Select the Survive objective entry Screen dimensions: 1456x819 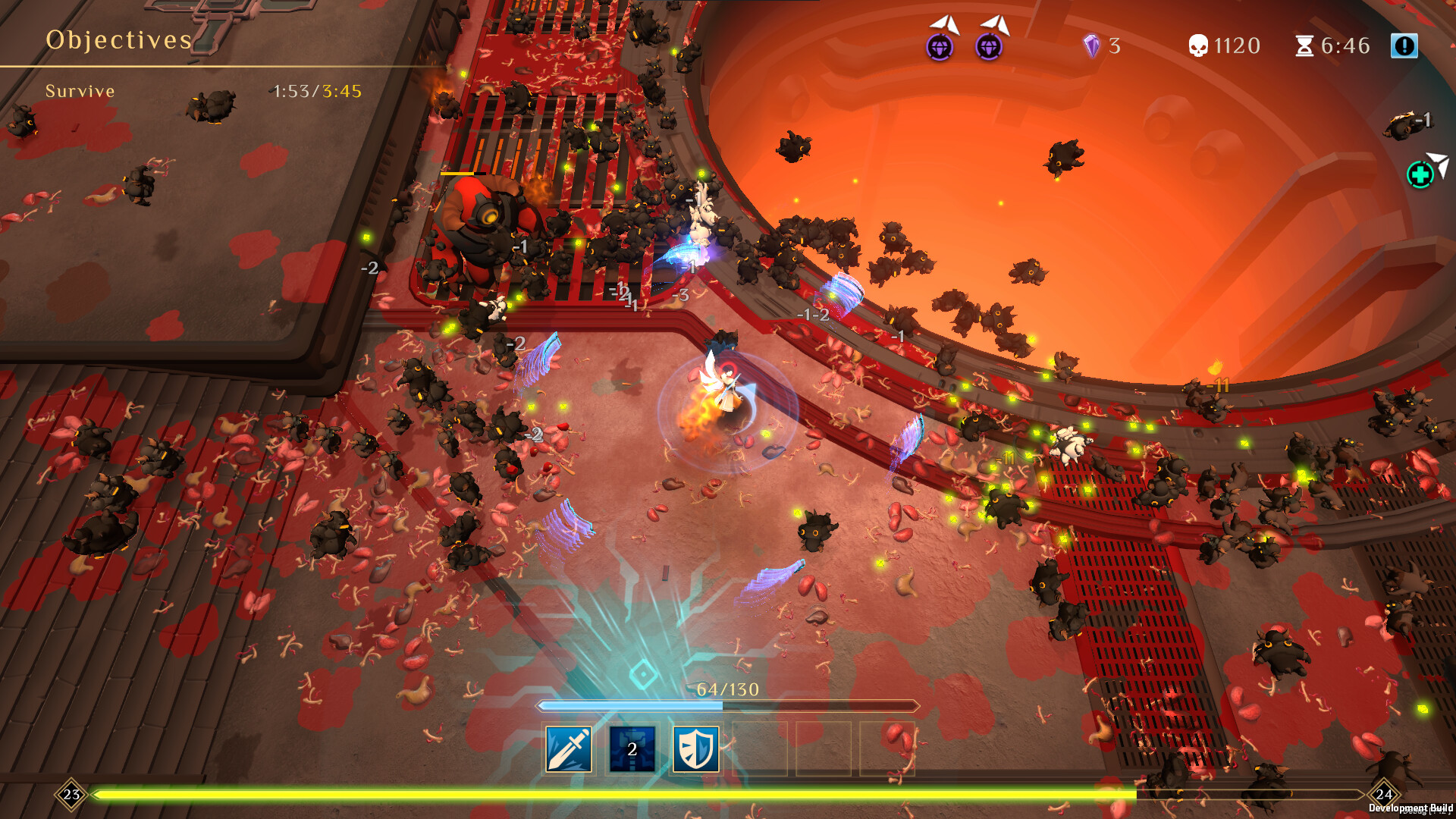pos(80,91)
